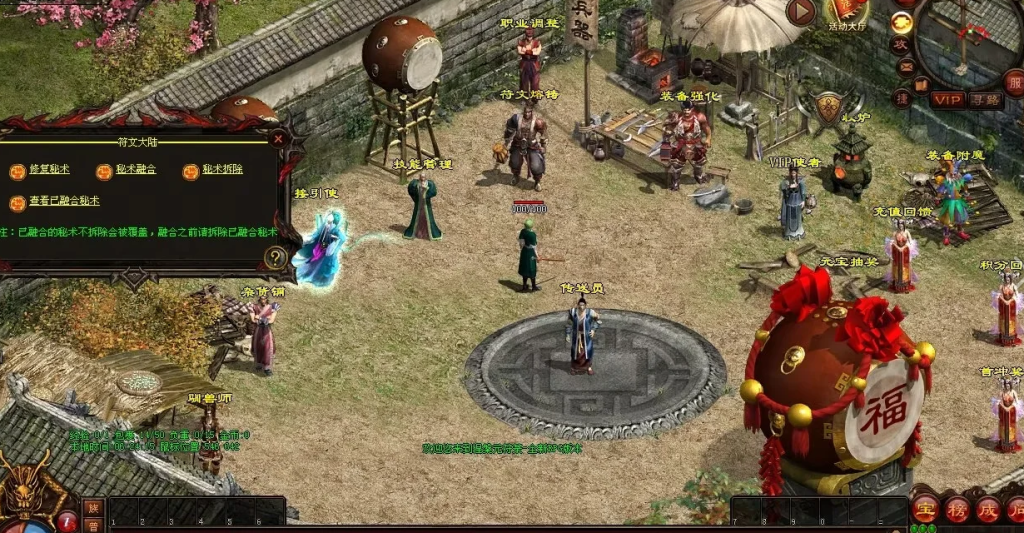
Task: Toggle the 攻 attack mode button
Action: pyautogui.click(x=901, y=45)
